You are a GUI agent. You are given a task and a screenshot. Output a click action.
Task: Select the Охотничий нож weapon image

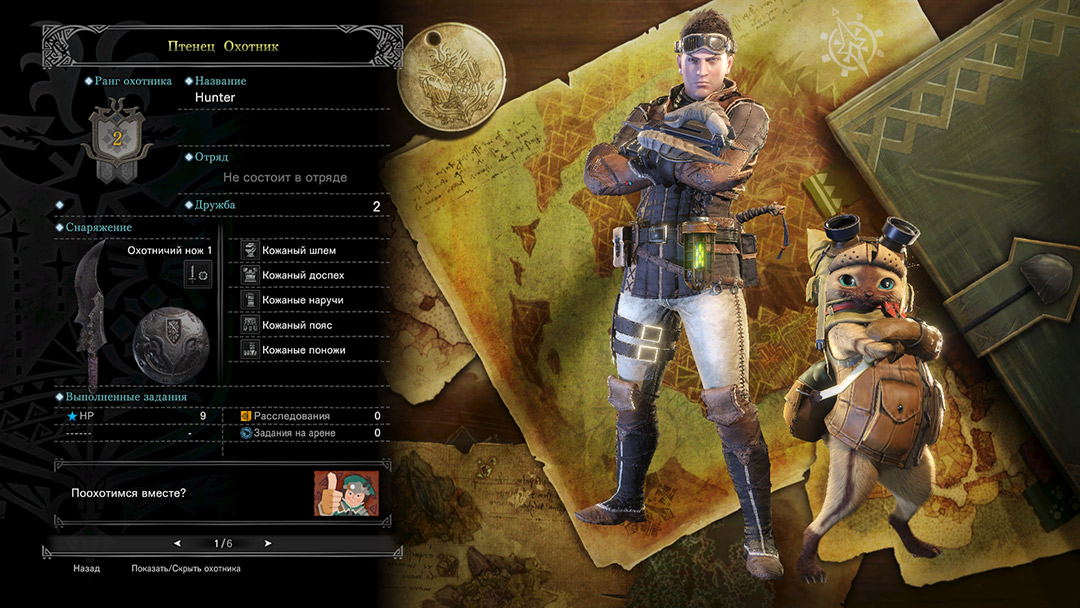click(x=92, y=300)
